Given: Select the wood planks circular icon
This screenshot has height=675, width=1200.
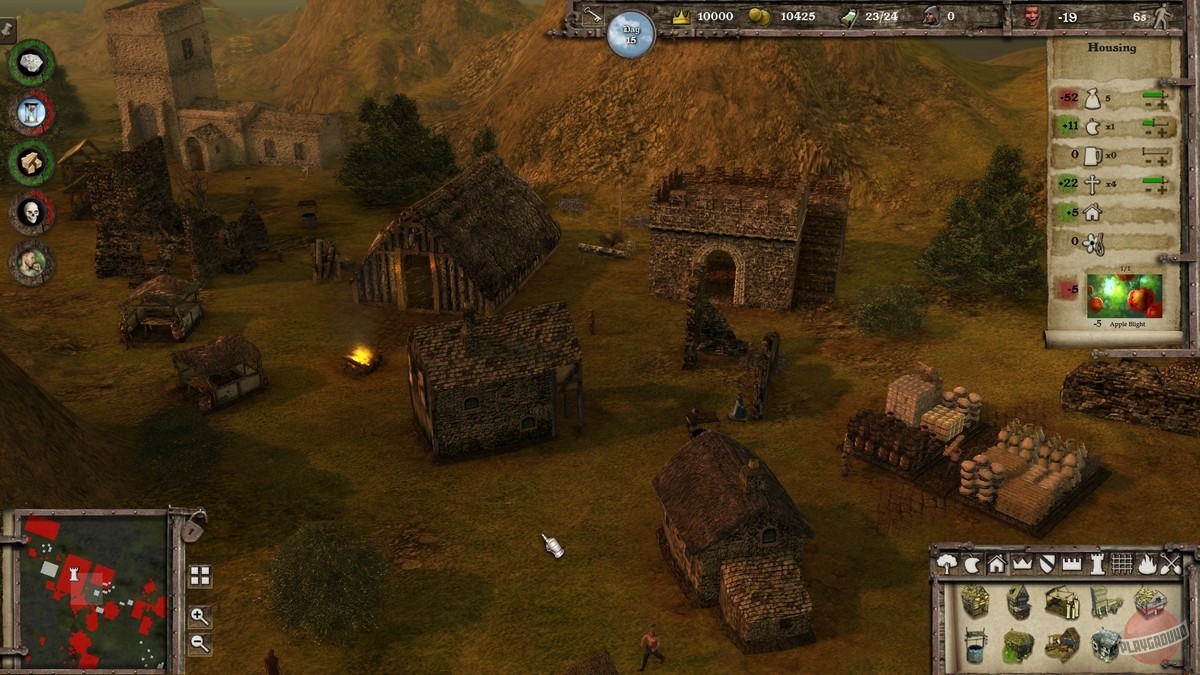Looking at the screenshot, I should [31, 162].
